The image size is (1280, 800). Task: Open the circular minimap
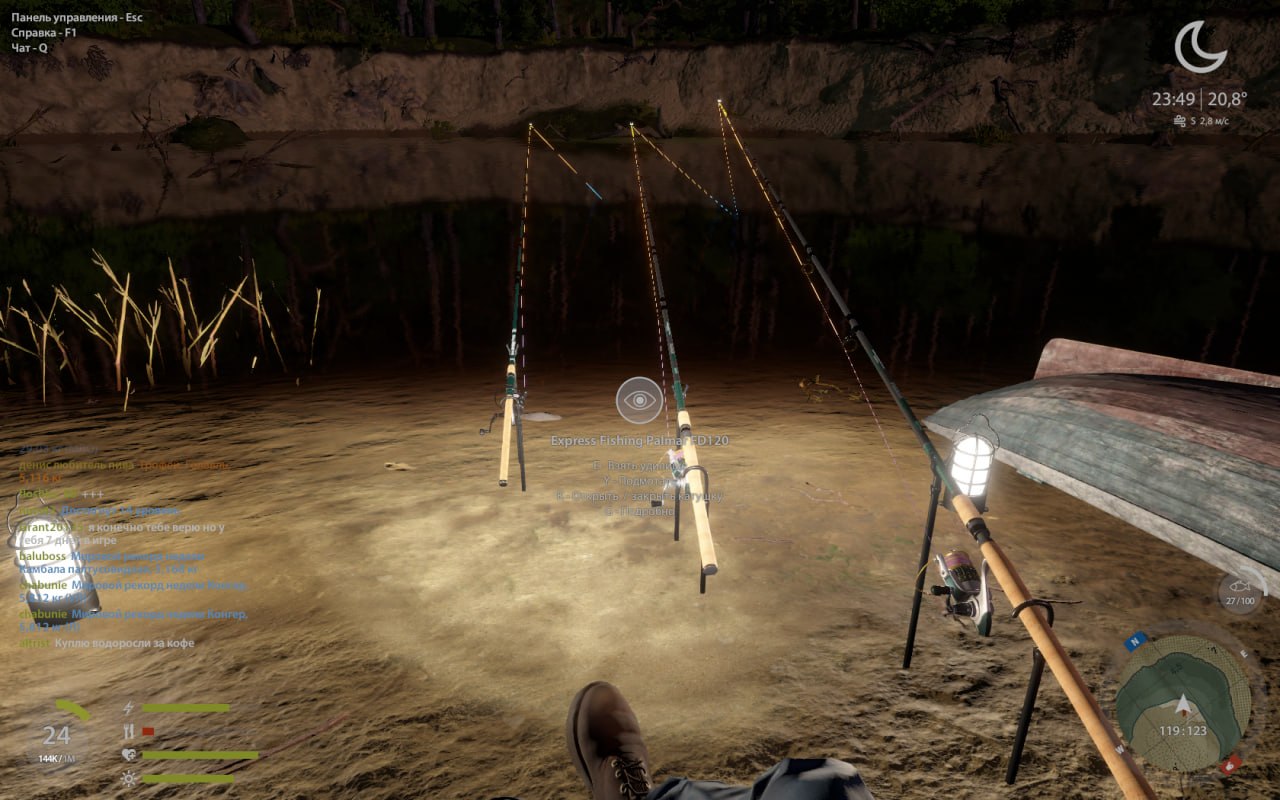tap(1182, 698)
